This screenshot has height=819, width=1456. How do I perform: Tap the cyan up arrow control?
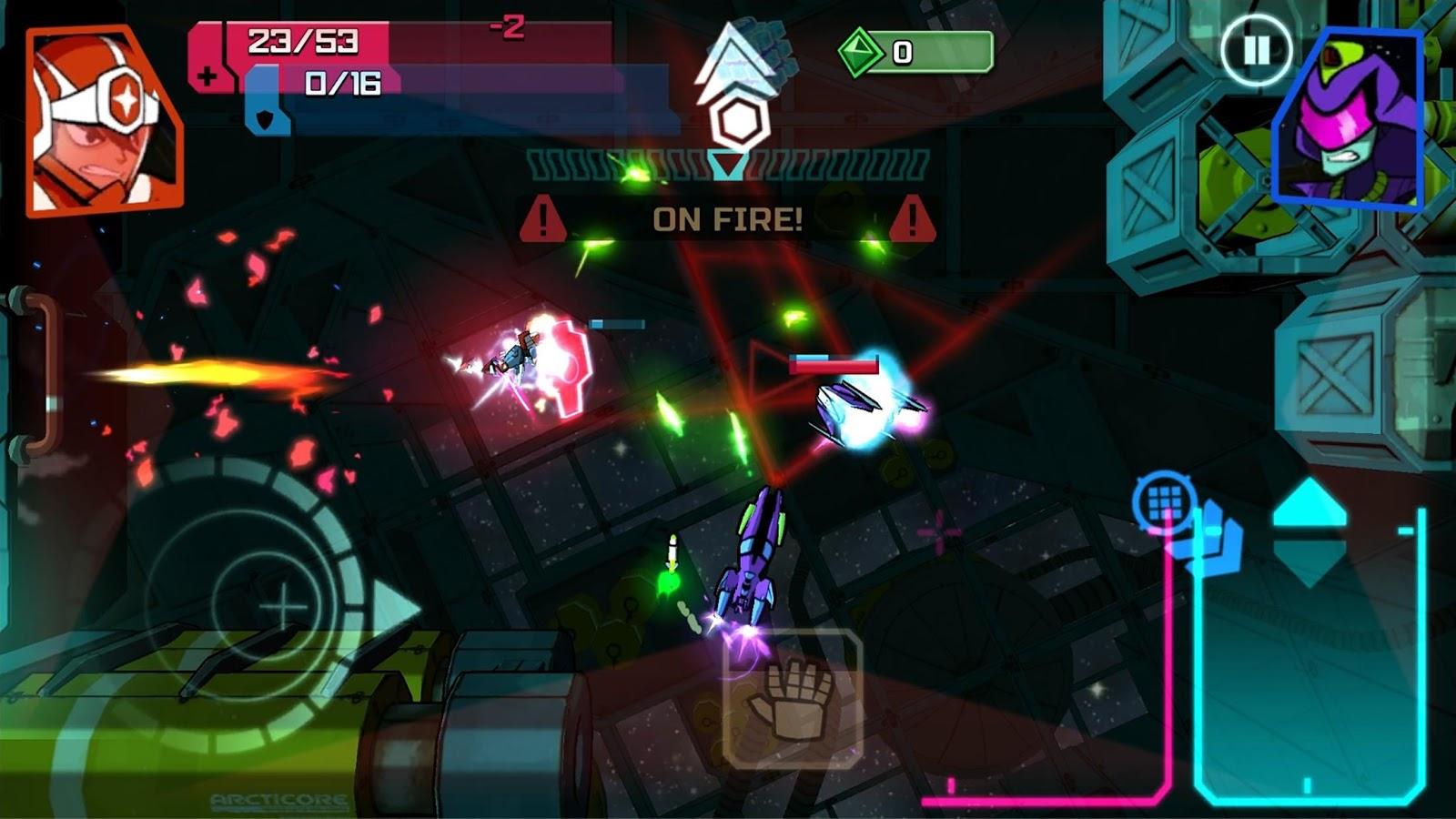point(1309,505)
